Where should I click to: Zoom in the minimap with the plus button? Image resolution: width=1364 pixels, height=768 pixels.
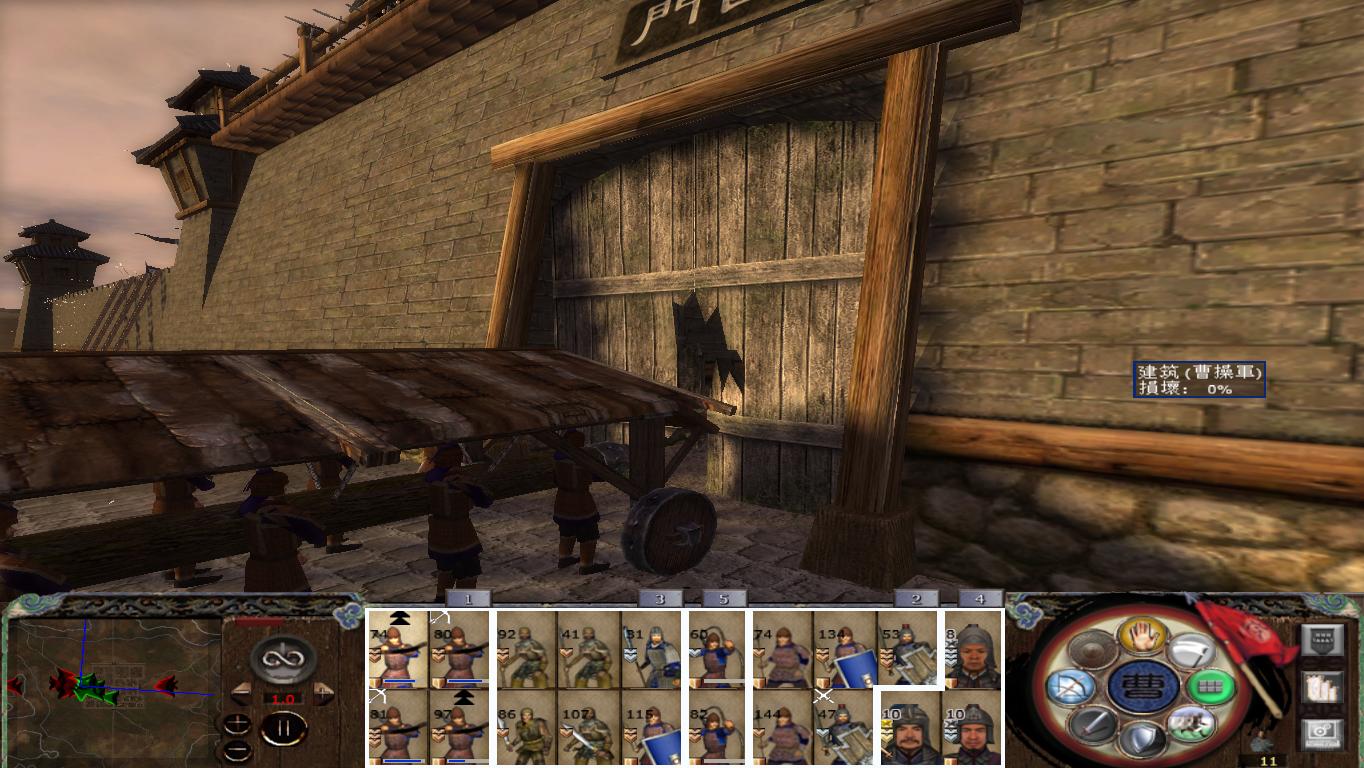(x=237, y=723)
